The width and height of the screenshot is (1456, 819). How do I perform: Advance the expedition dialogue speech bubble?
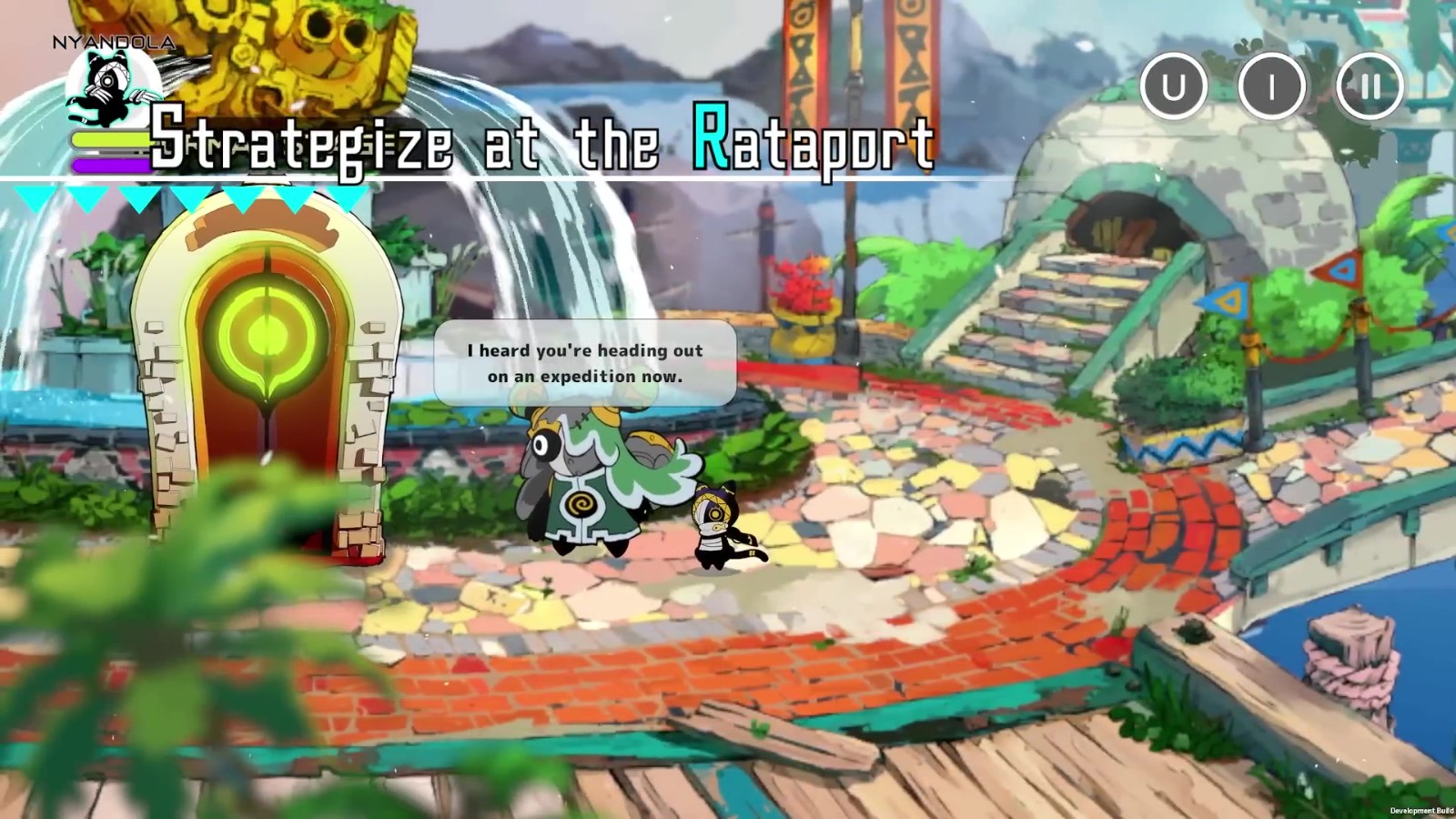pyautogui.click(x=585, y=363)
